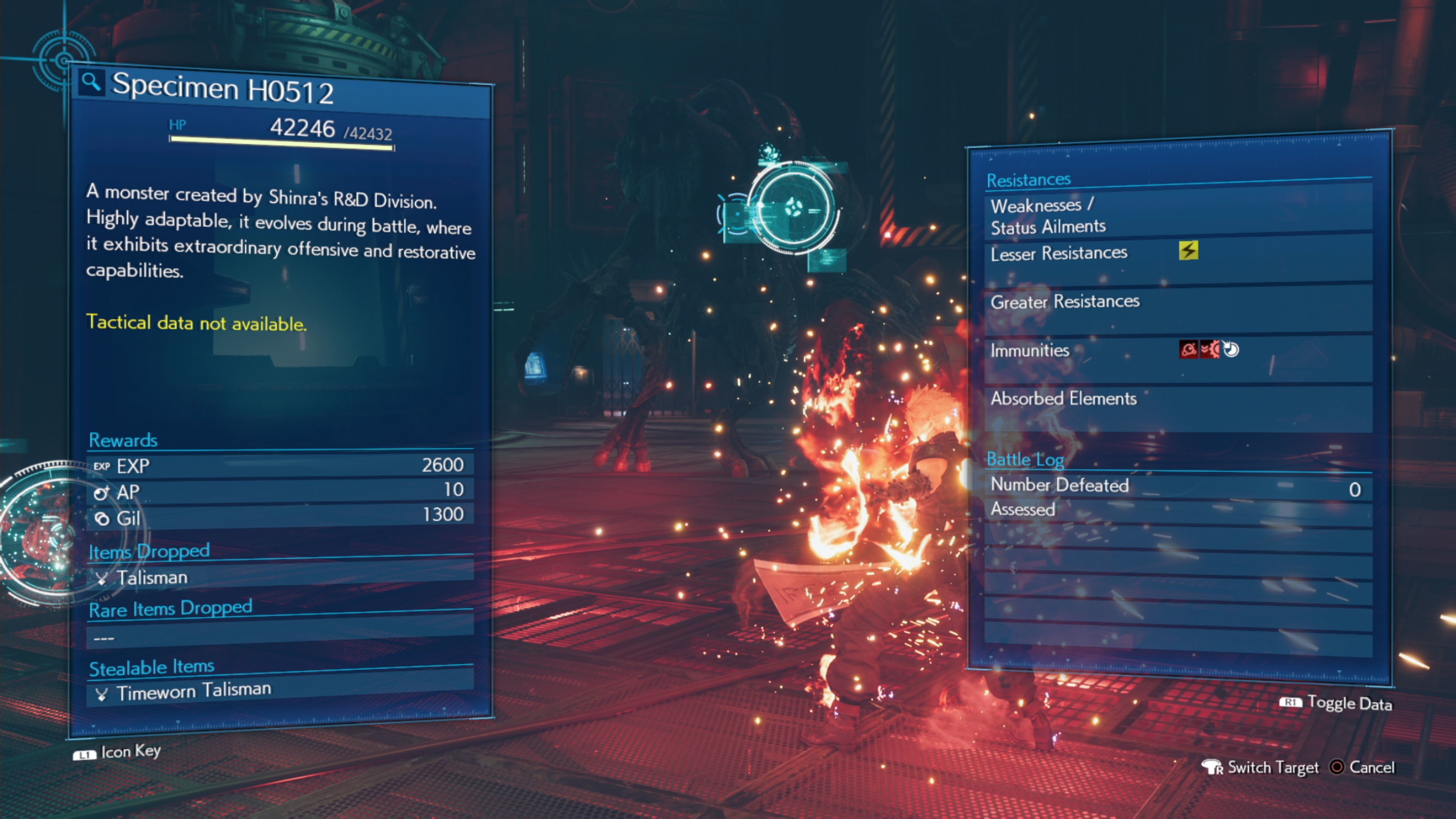This screenshot has width=1456, height=819.
Task: Click the red orbiting-sphere immunity icon
Action: [1188, 349]
